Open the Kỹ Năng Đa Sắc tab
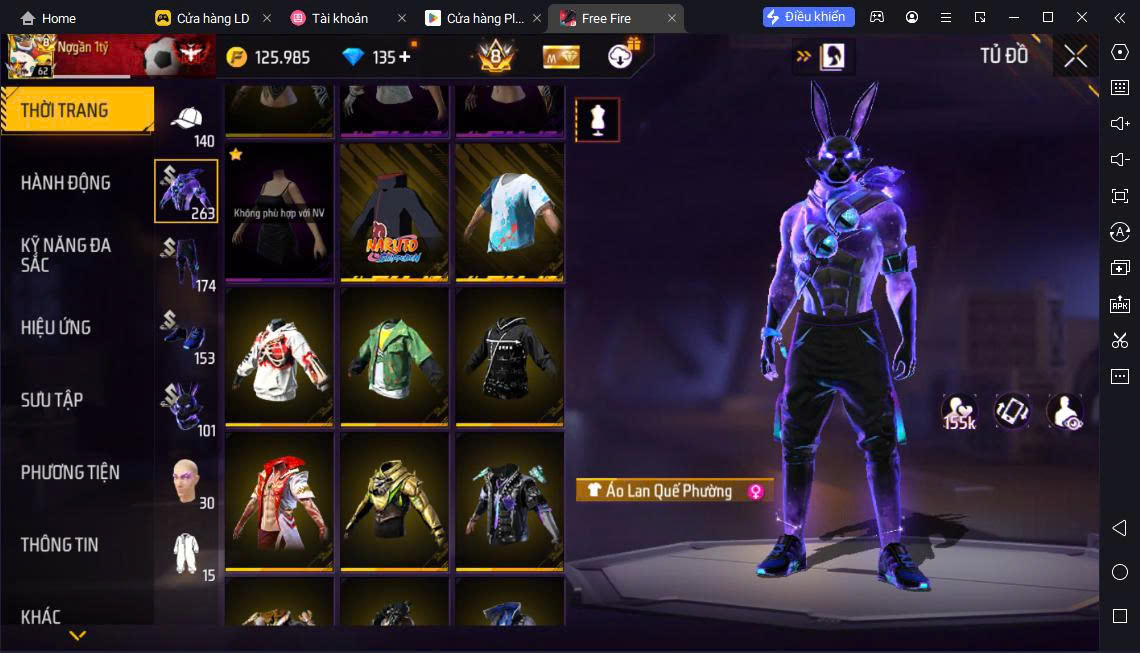 pos(66,254)
